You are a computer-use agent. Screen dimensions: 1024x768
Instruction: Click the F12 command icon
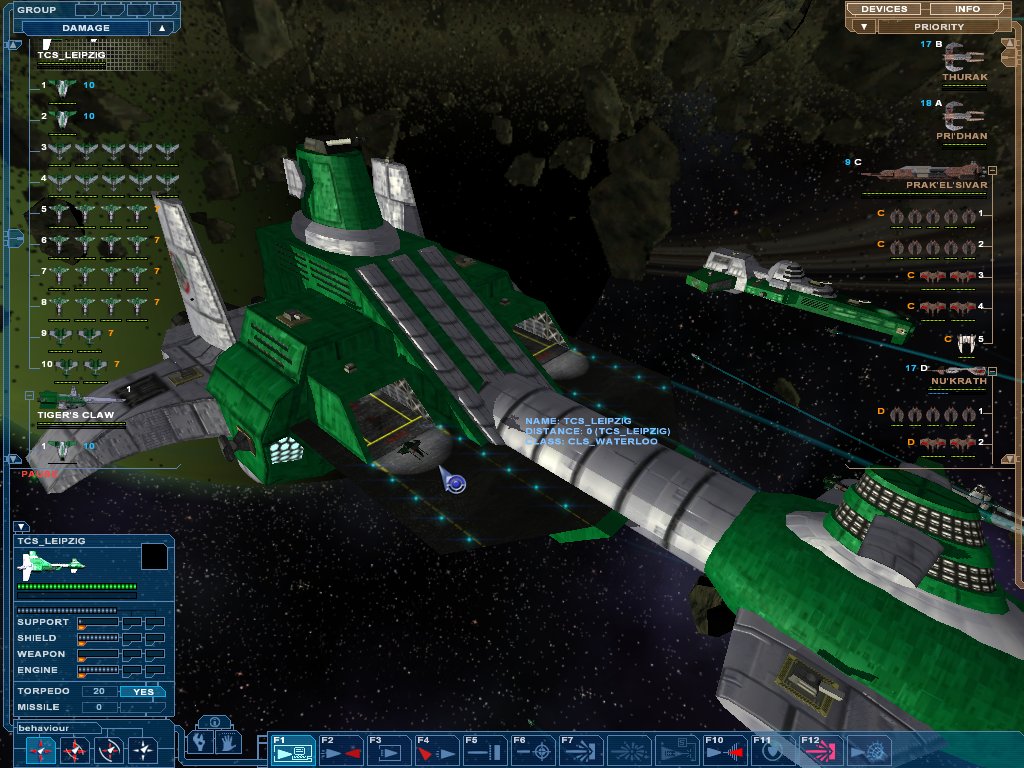coord(821,749)
